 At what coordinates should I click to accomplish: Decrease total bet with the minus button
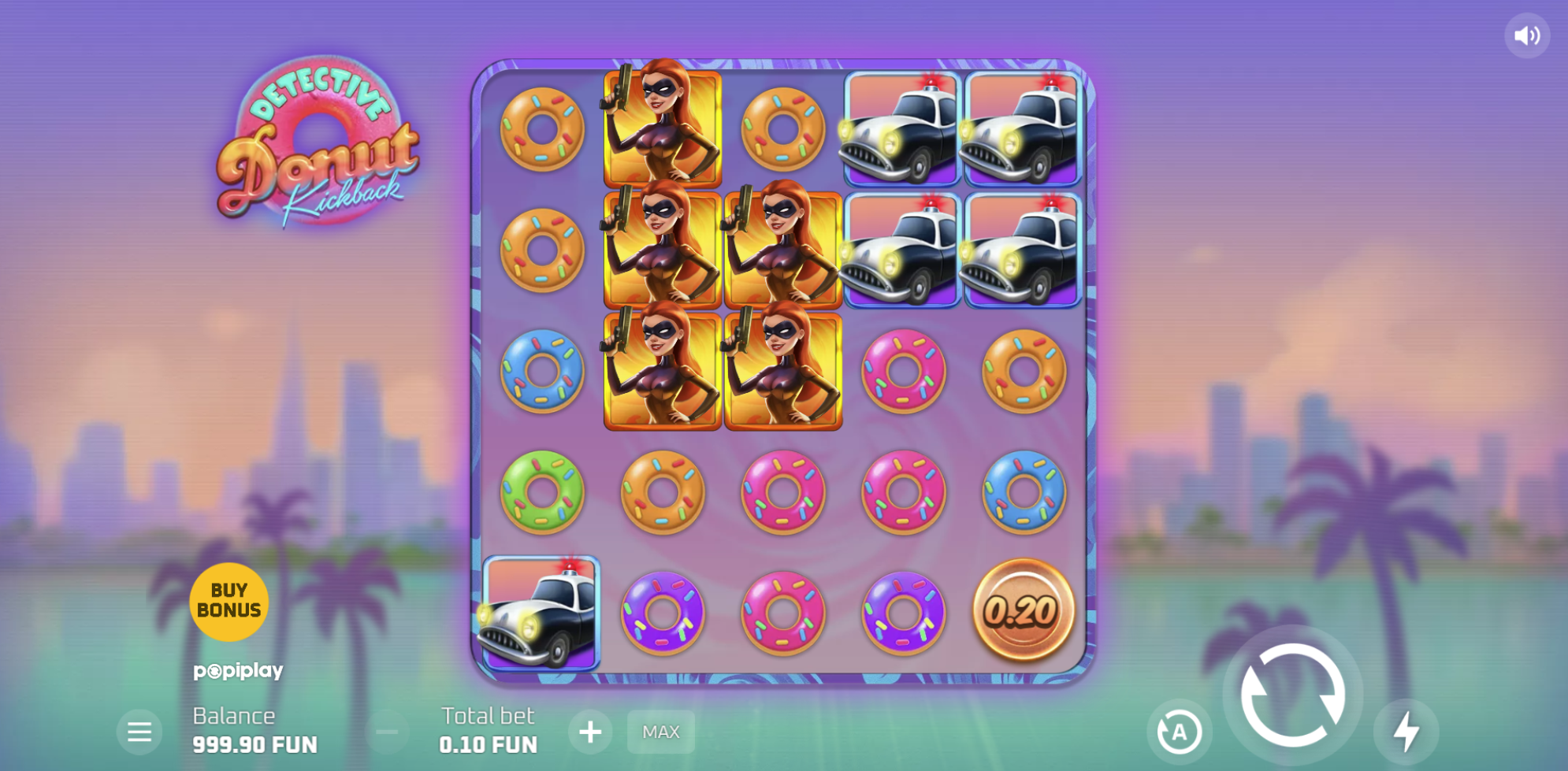click(387, 732)
